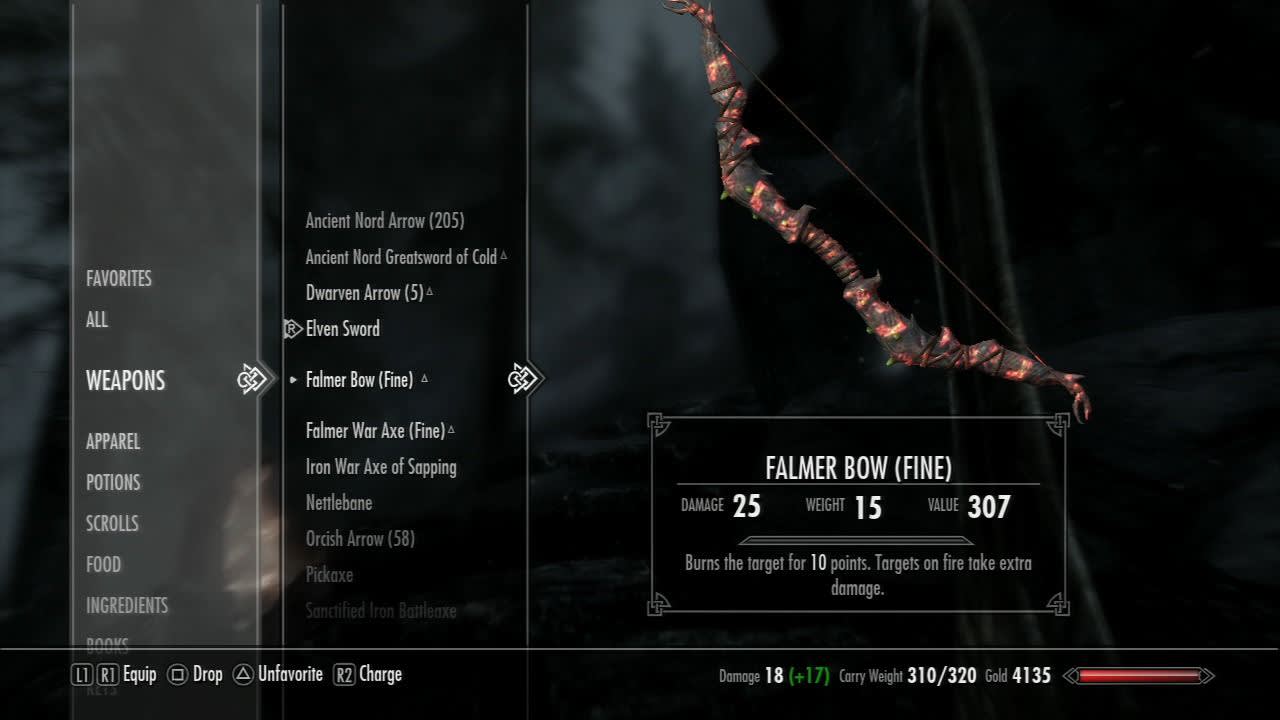Screen dimensions: 1280x720
Task: Choose Falmer War Axe (Fine)
Action: tap(375, 431)
